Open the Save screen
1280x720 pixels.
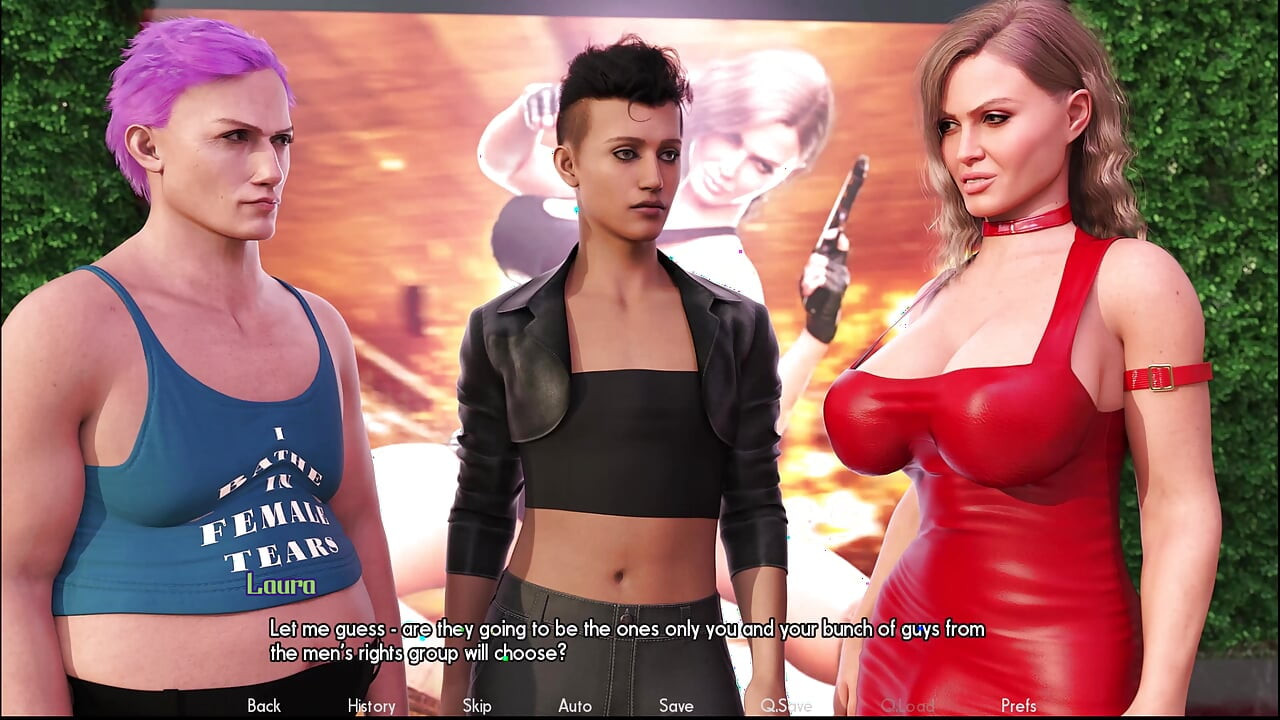pyautogui.click(x=676, y=706)
